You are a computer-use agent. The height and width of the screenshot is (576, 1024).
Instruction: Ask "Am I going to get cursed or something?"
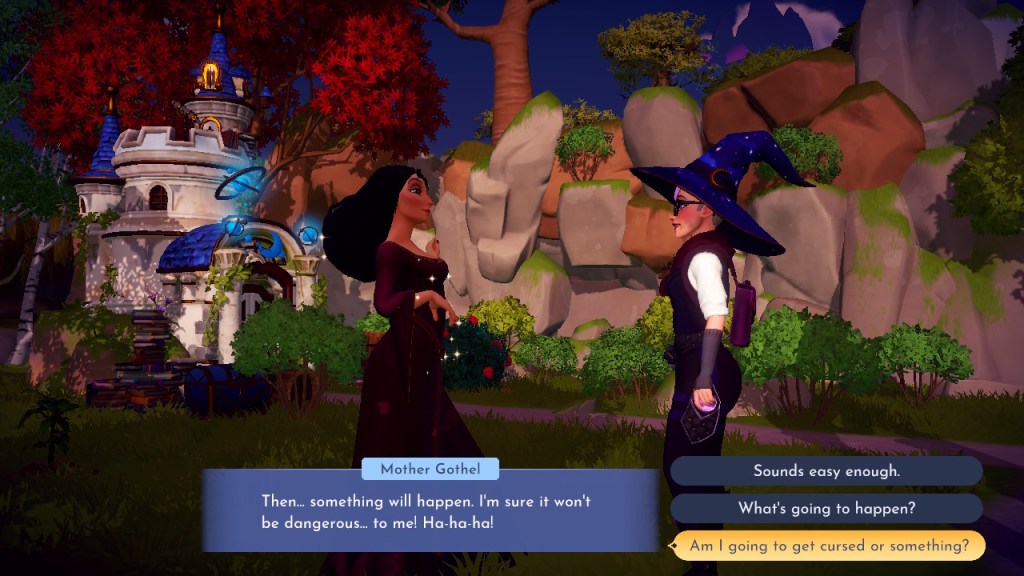(826, 546)
